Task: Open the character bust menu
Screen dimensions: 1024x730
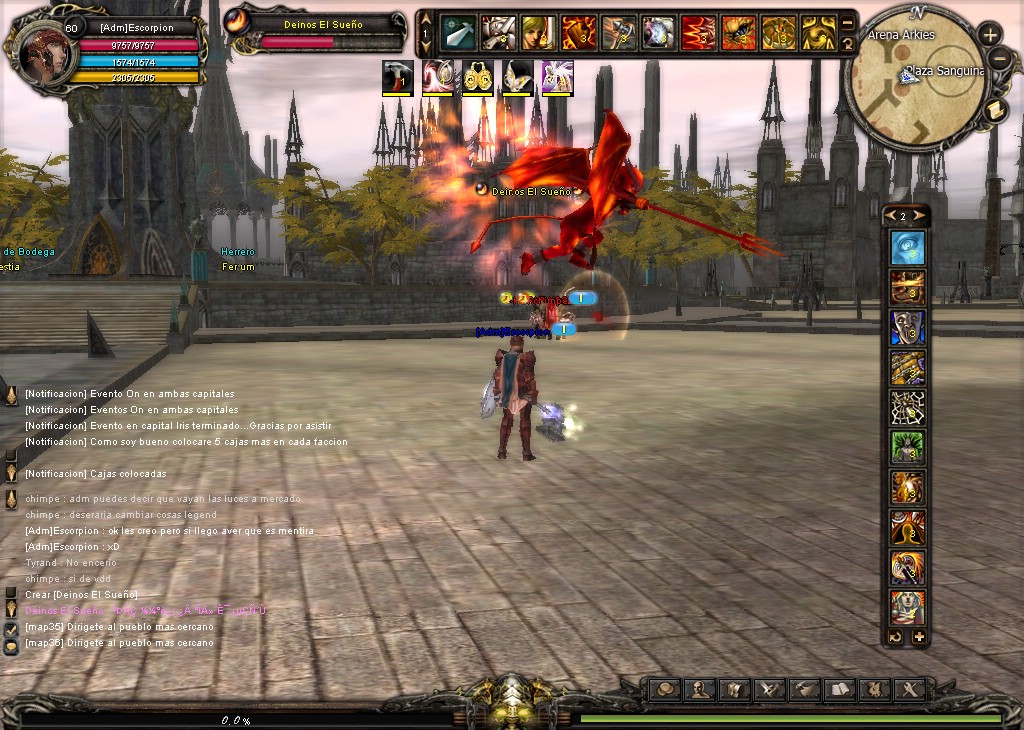Action: tap(702, 689)
